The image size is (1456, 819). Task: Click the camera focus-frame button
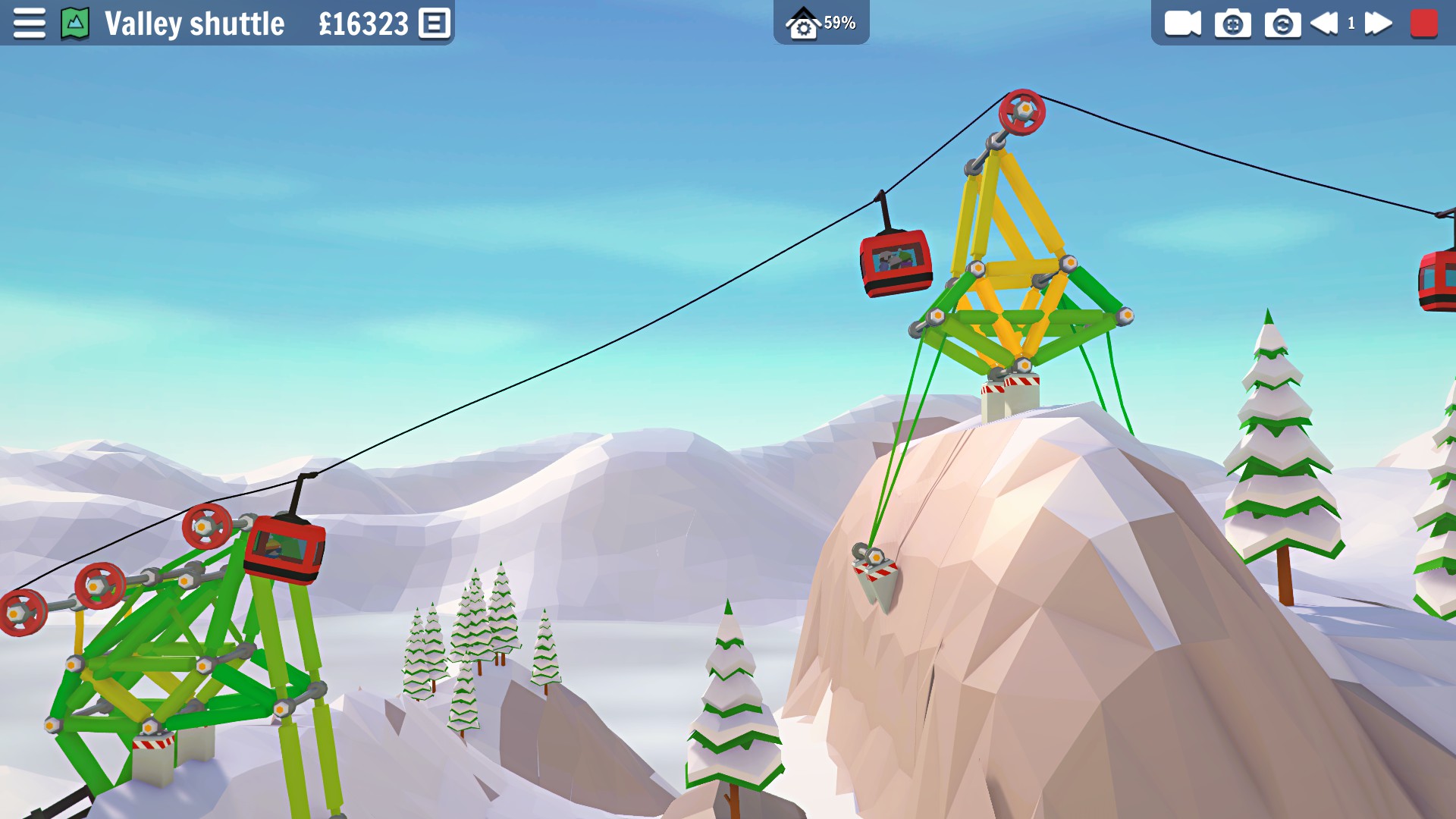coord(1232,24)
